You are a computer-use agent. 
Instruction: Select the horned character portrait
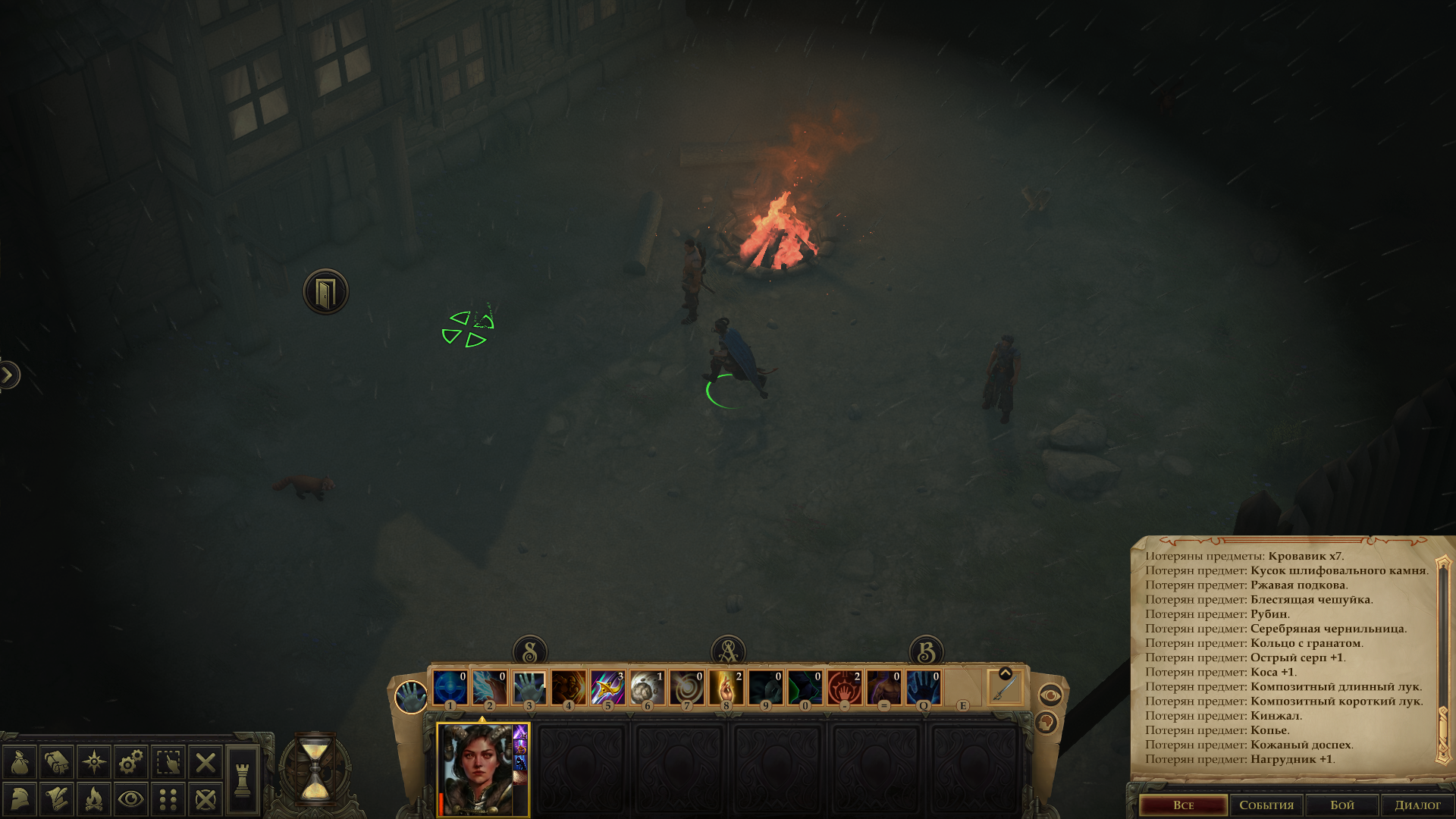coord(478,769)
